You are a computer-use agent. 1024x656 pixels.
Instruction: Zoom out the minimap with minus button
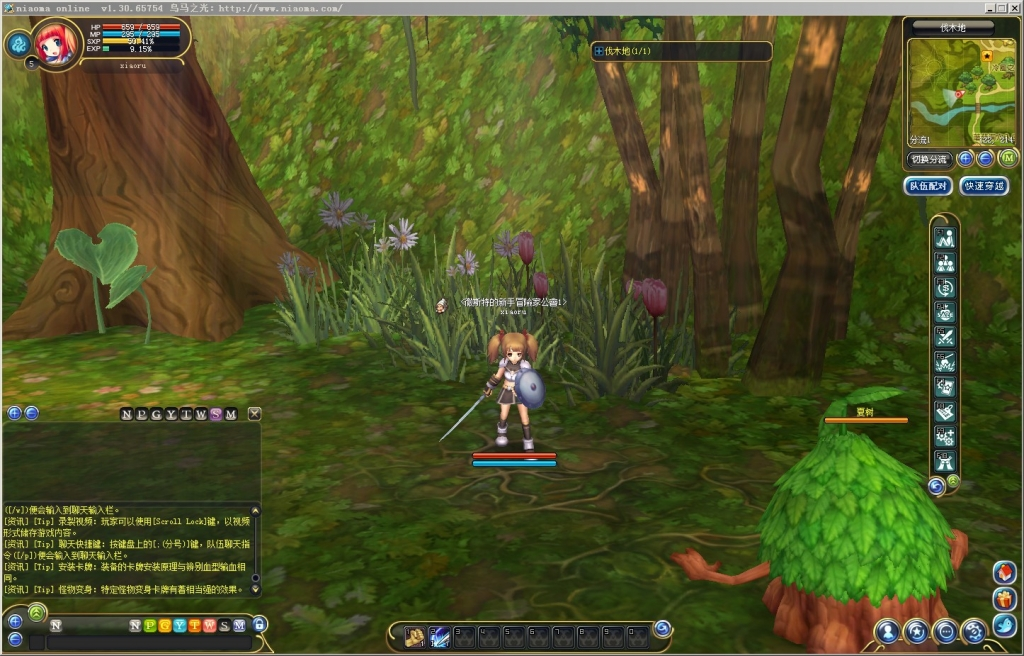click(985, 158)
